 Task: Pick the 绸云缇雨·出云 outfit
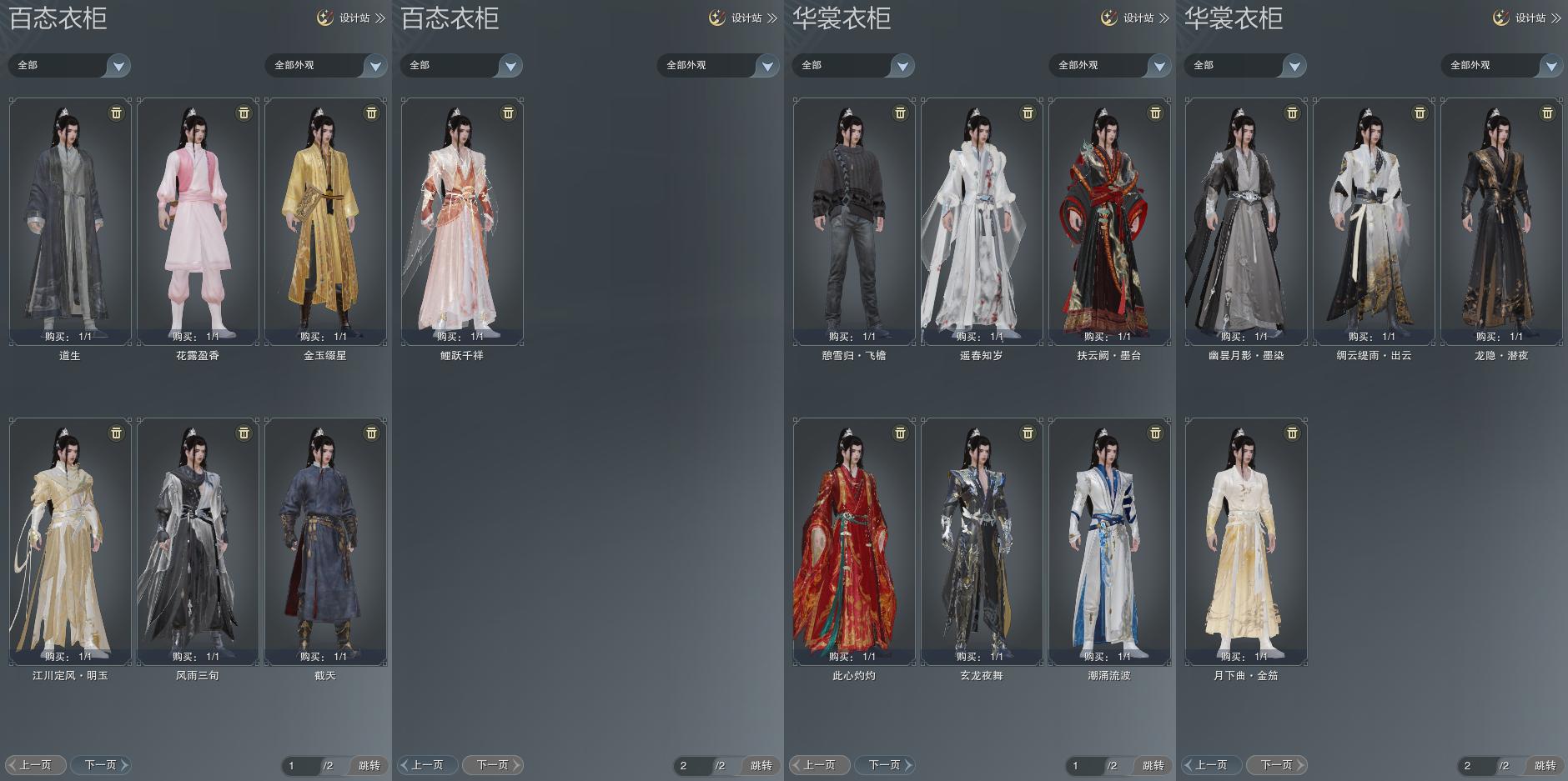[1374, 221]
